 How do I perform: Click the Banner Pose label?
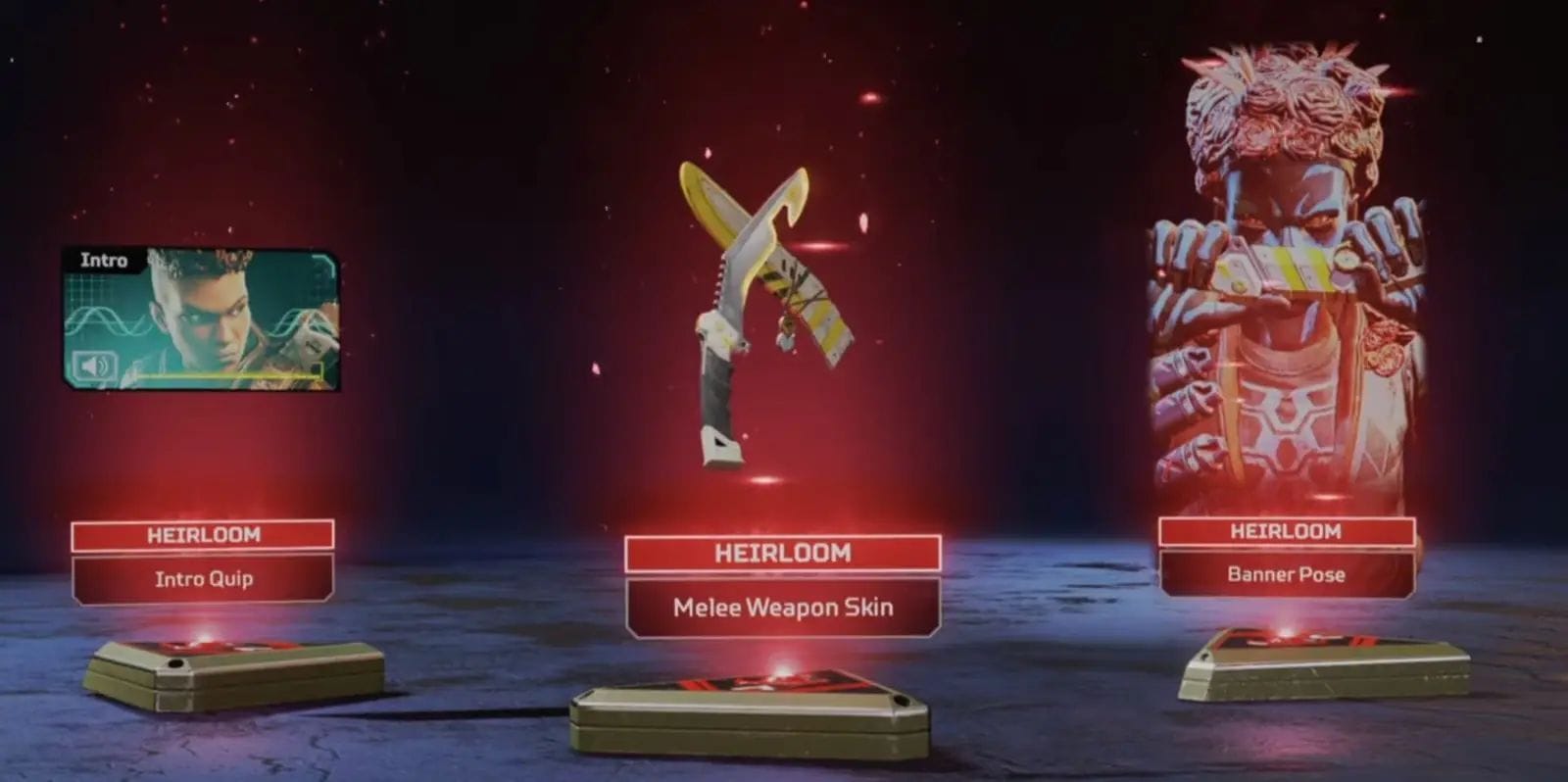pos(1287,575)
